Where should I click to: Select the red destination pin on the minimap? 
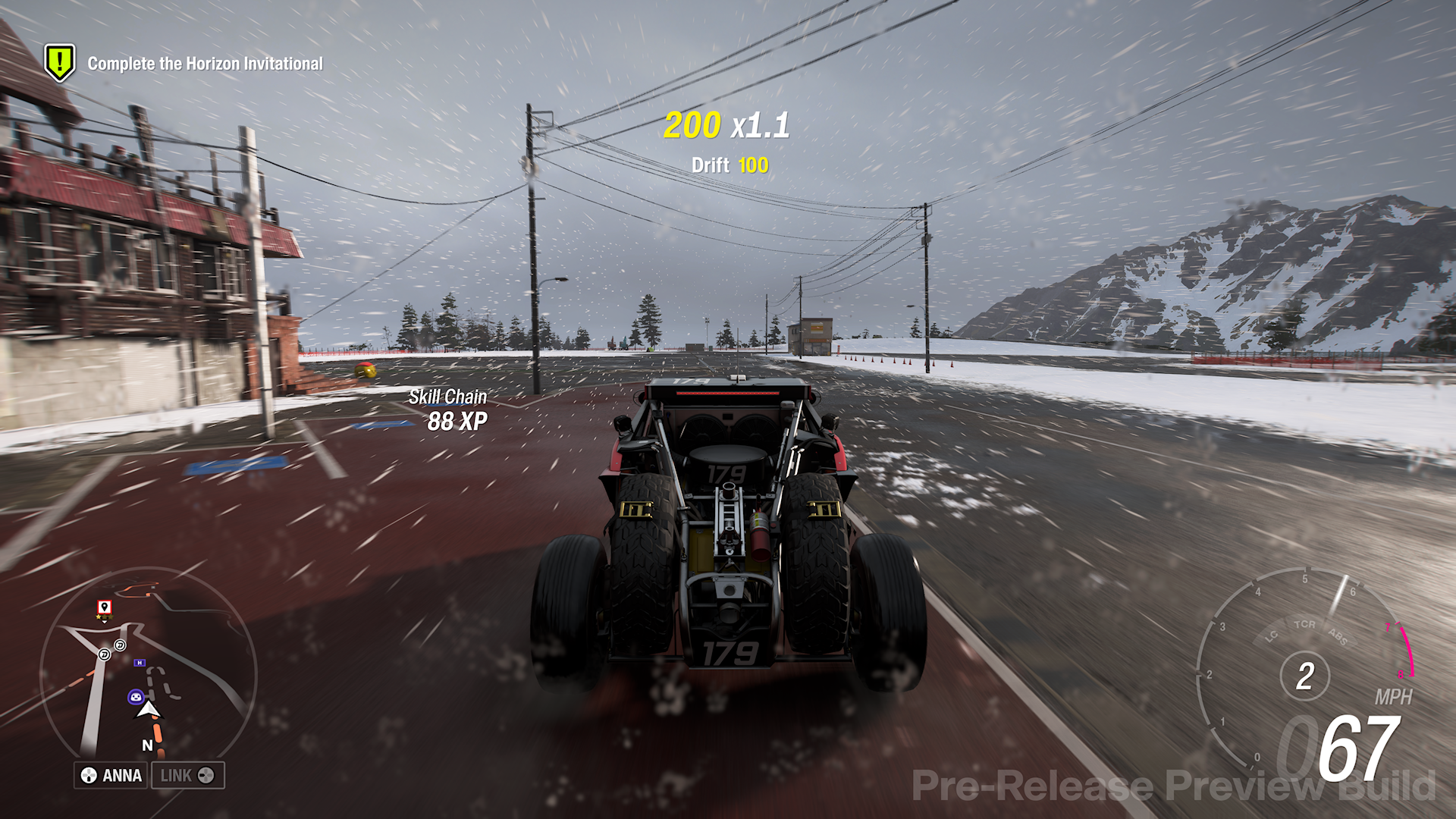click(105, 607)
